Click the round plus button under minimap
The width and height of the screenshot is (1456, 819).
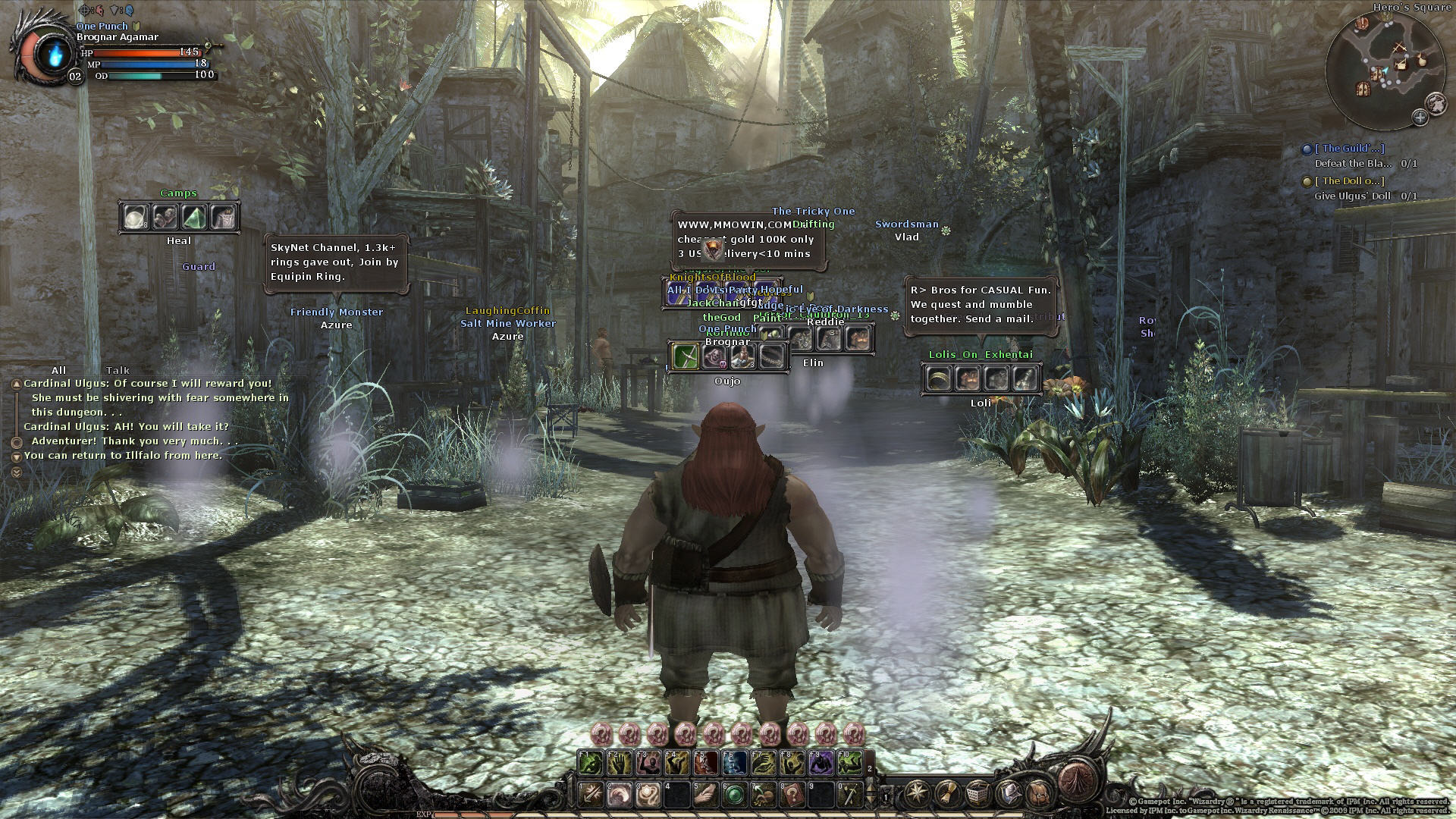point(1420,117)
